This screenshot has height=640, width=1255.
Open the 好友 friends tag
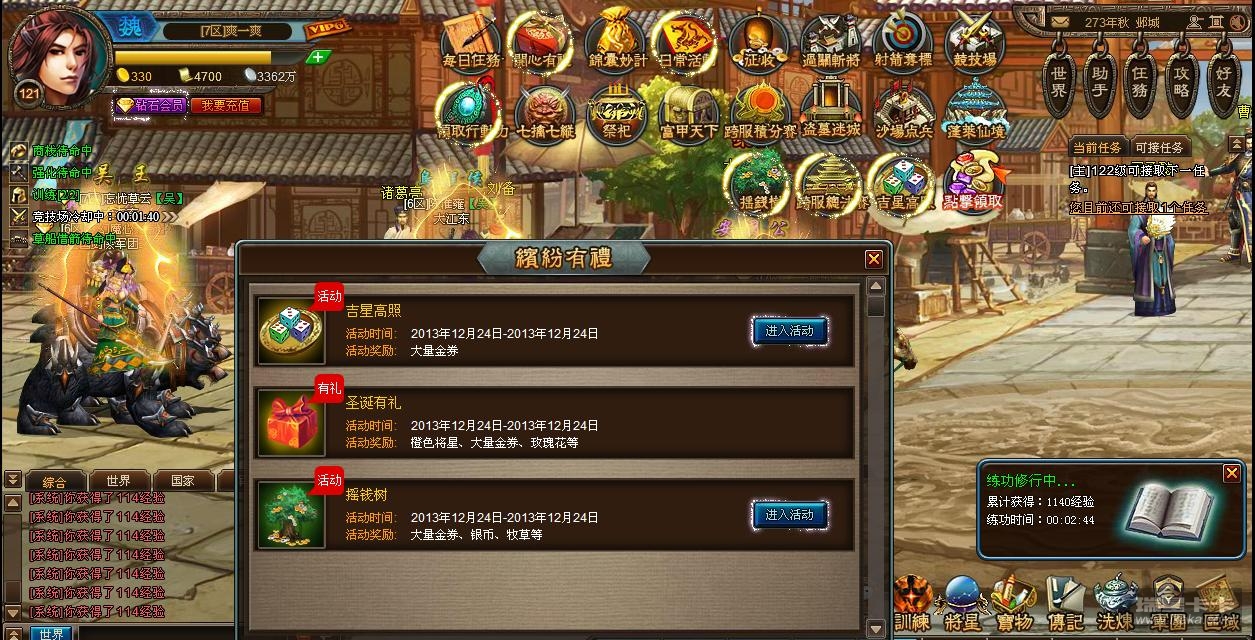click(1223, 82)
